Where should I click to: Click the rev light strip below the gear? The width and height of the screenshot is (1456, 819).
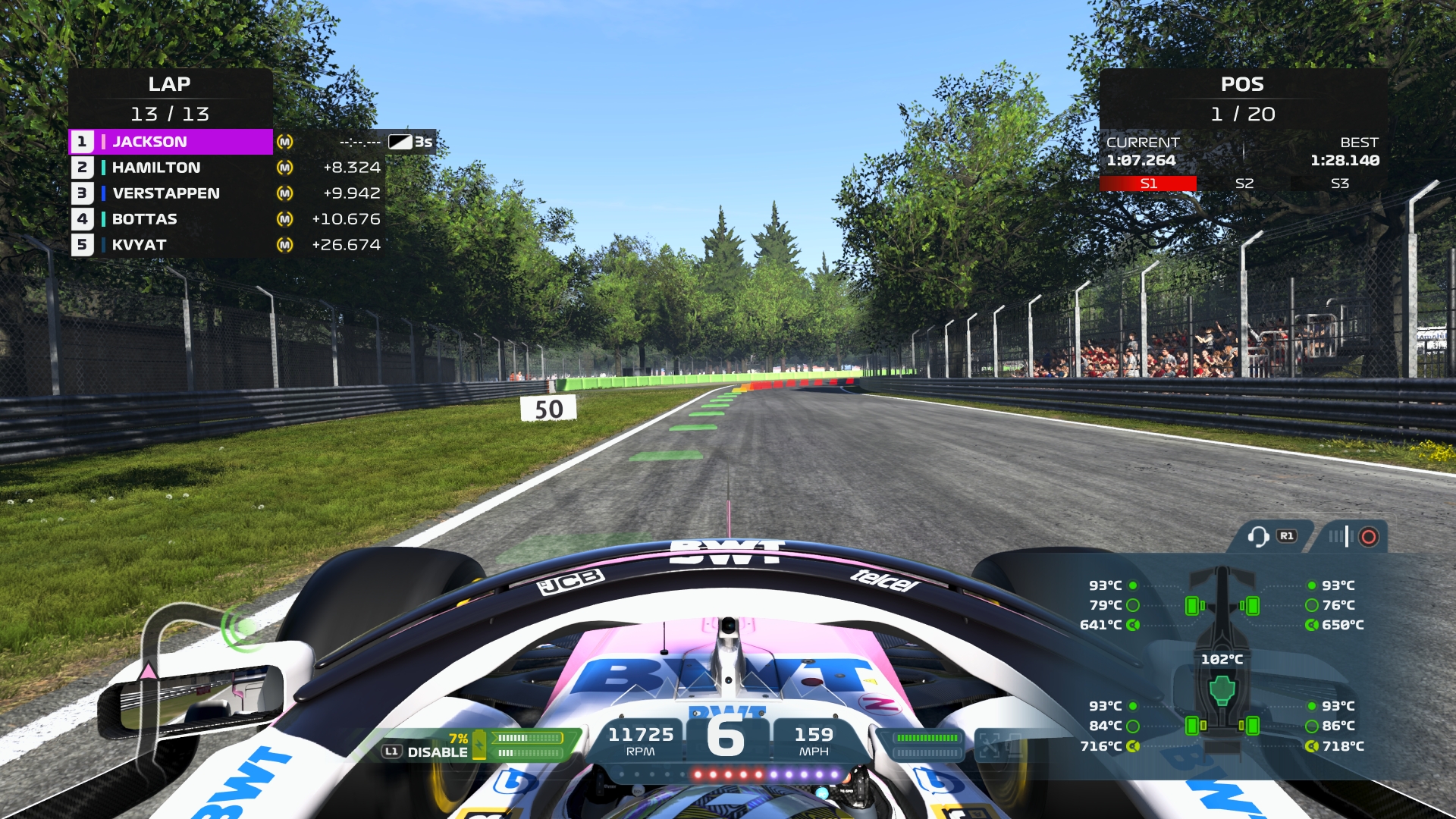(x=727, y=775)
